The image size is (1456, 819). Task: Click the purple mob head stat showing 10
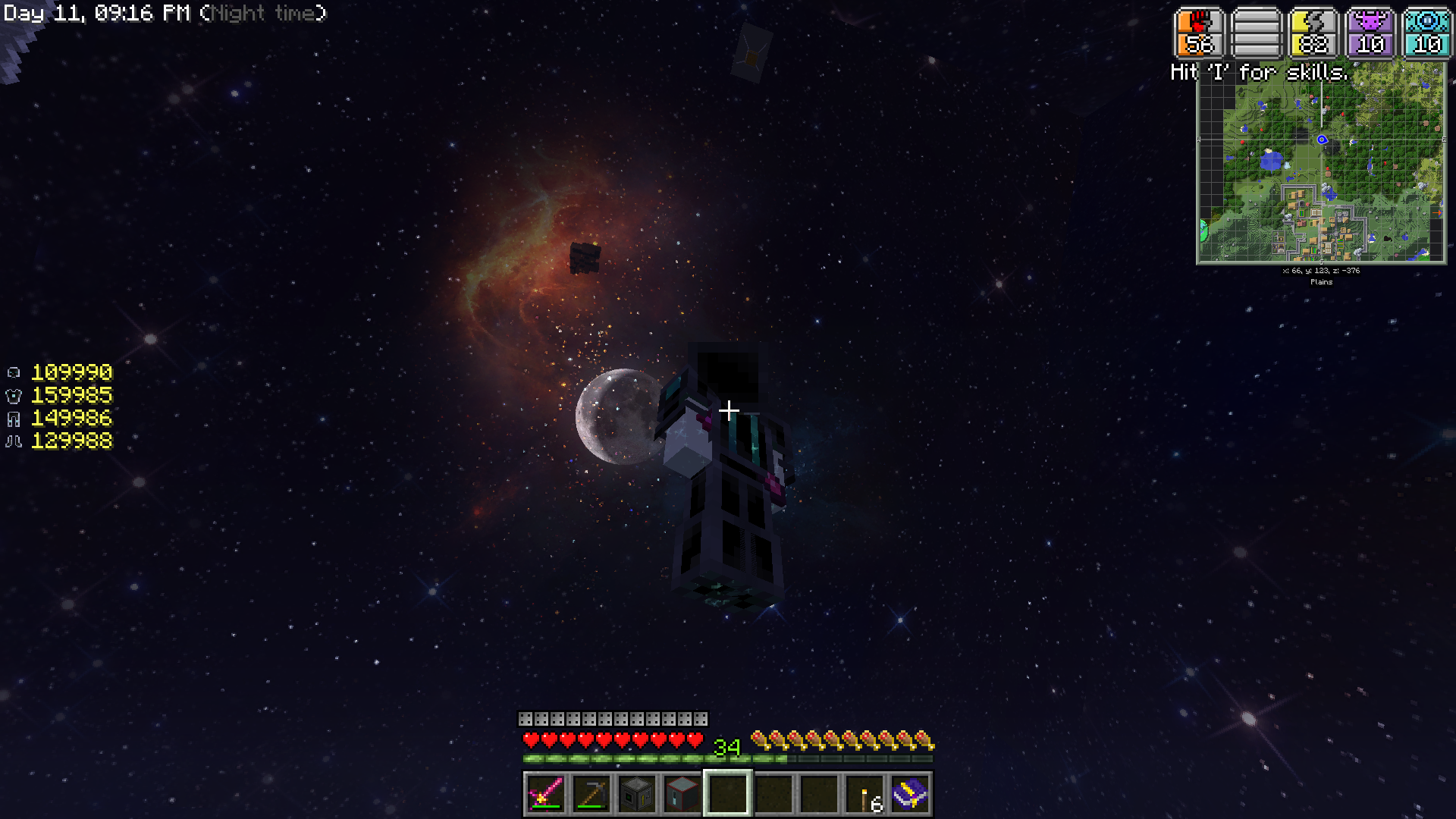pyautogui.click(x=1370, y=32)
